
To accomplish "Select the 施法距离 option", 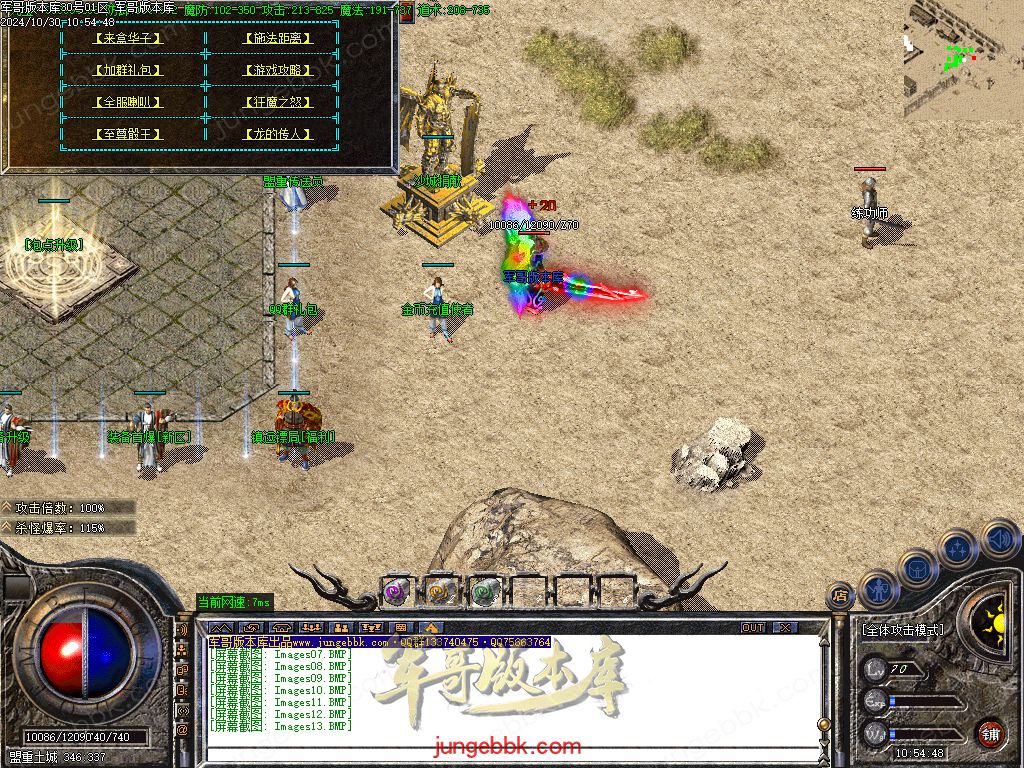I will point(277,38).
